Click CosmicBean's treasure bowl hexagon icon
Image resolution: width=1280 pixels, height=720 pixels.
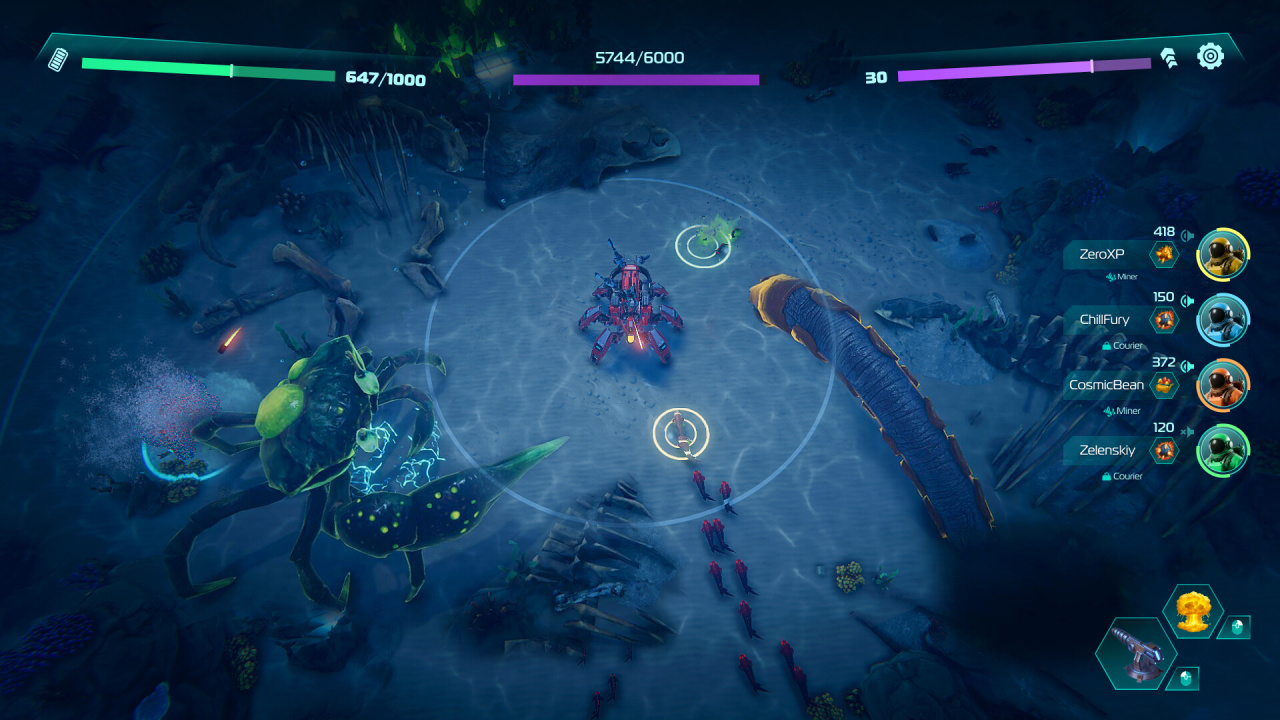1164,385
